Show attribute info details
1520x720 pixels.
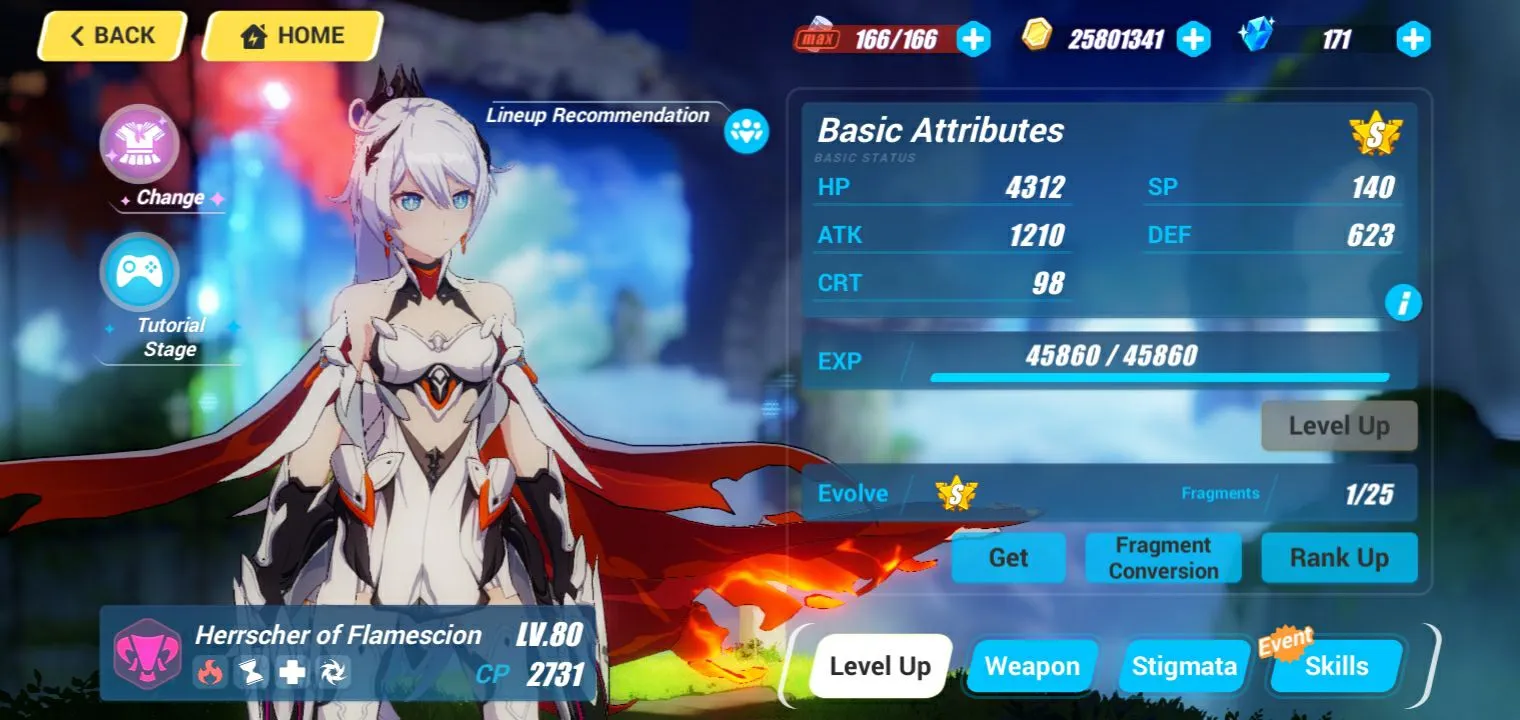click(1402, 302)
